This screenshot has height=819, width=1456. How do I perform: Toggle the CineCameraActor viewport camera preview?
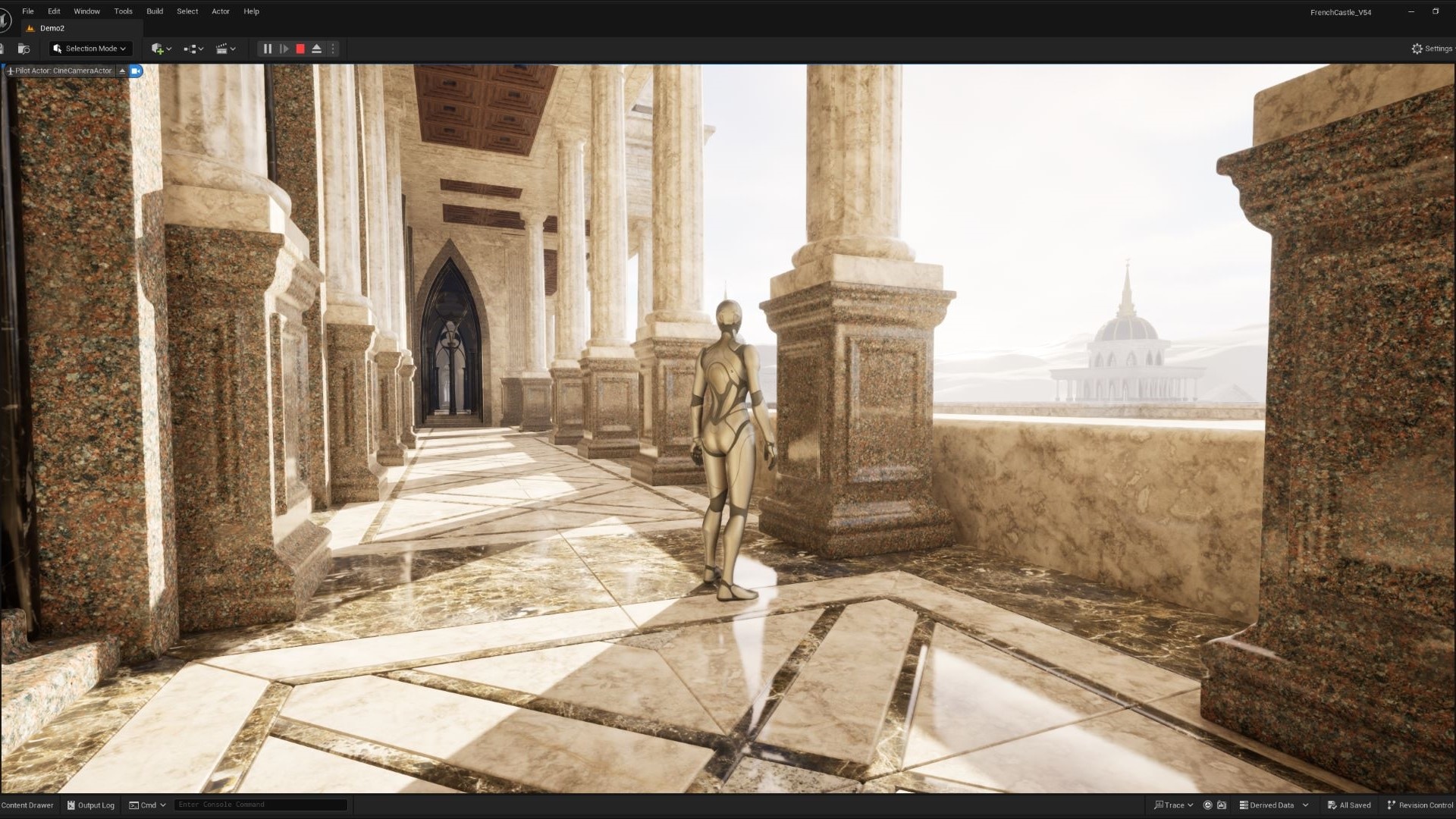coord(135,71)
